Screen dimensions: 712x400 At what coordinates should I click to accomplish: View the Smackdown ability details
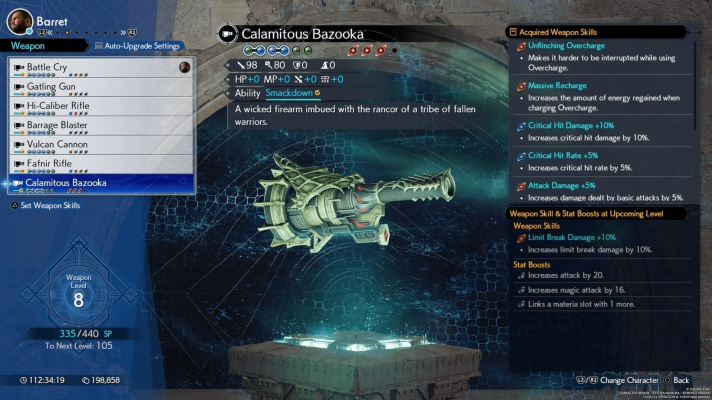click(288, 93)
